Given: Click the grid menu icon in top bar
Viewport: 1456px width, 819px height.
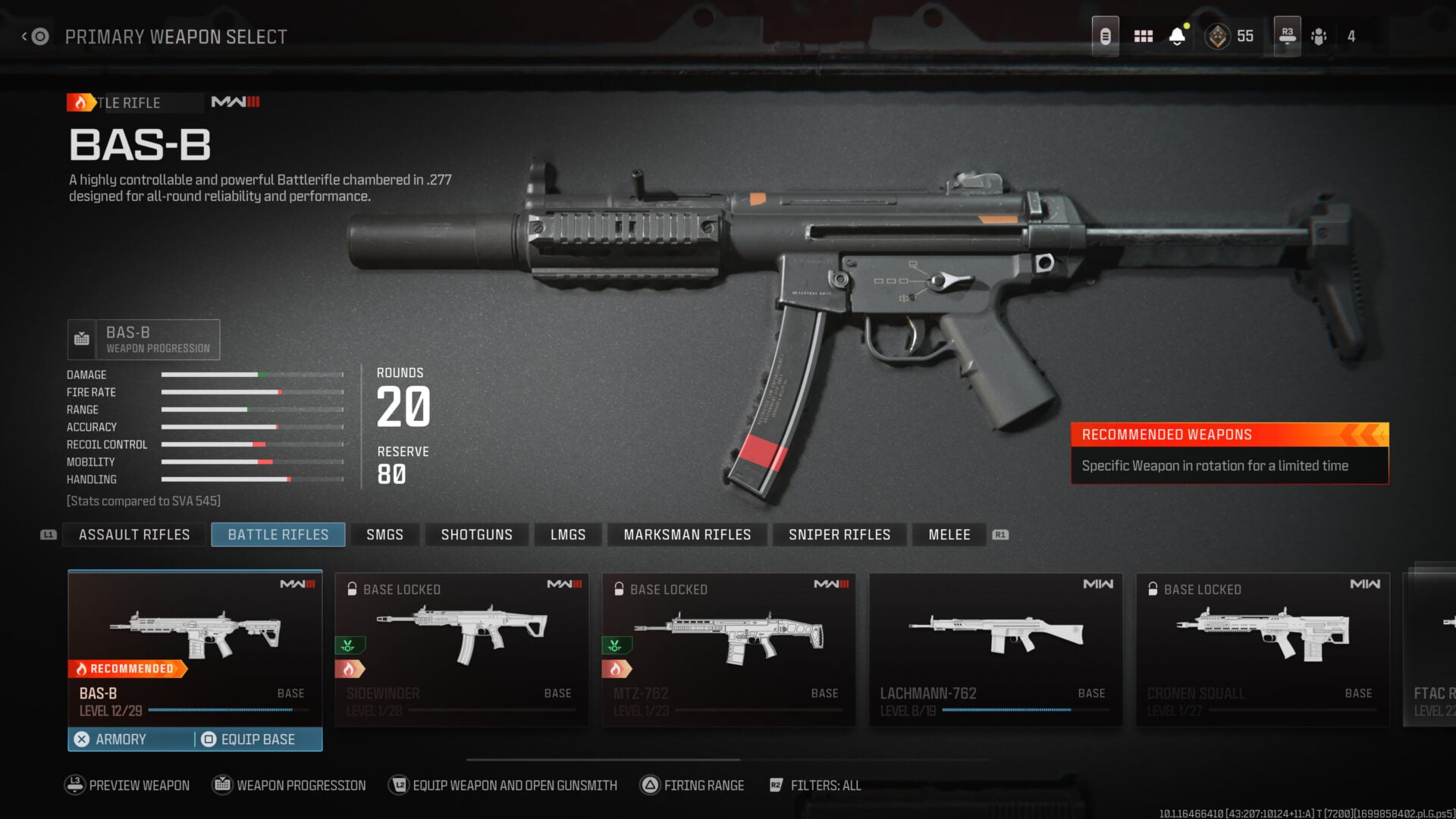Looking at the screenshot, I should tap(1144, 36).
